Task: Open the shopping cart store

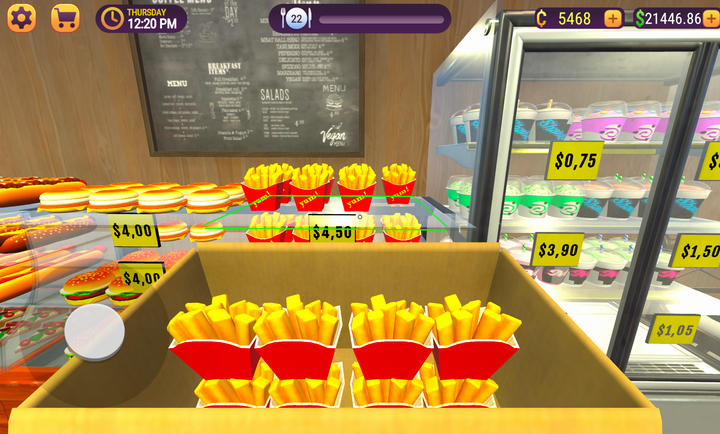Action: (x=65, y=18)
